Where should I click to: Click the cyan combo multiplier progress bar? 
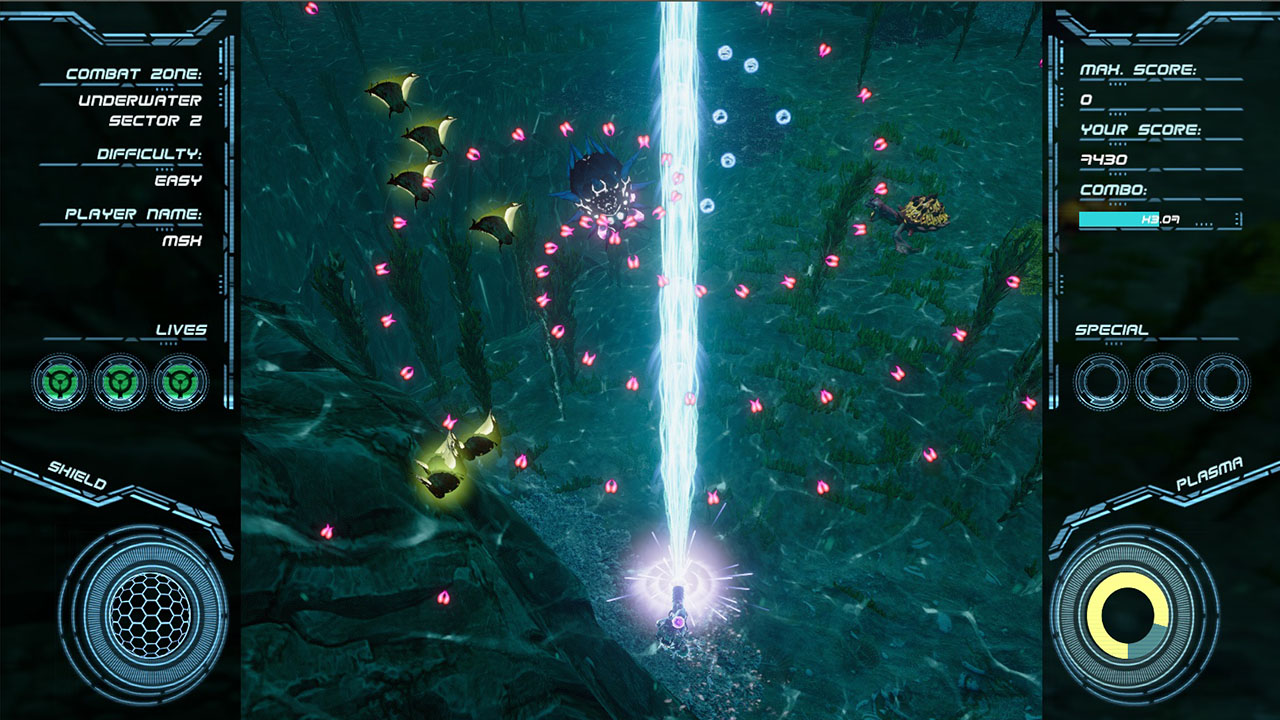coord(1120,219)
